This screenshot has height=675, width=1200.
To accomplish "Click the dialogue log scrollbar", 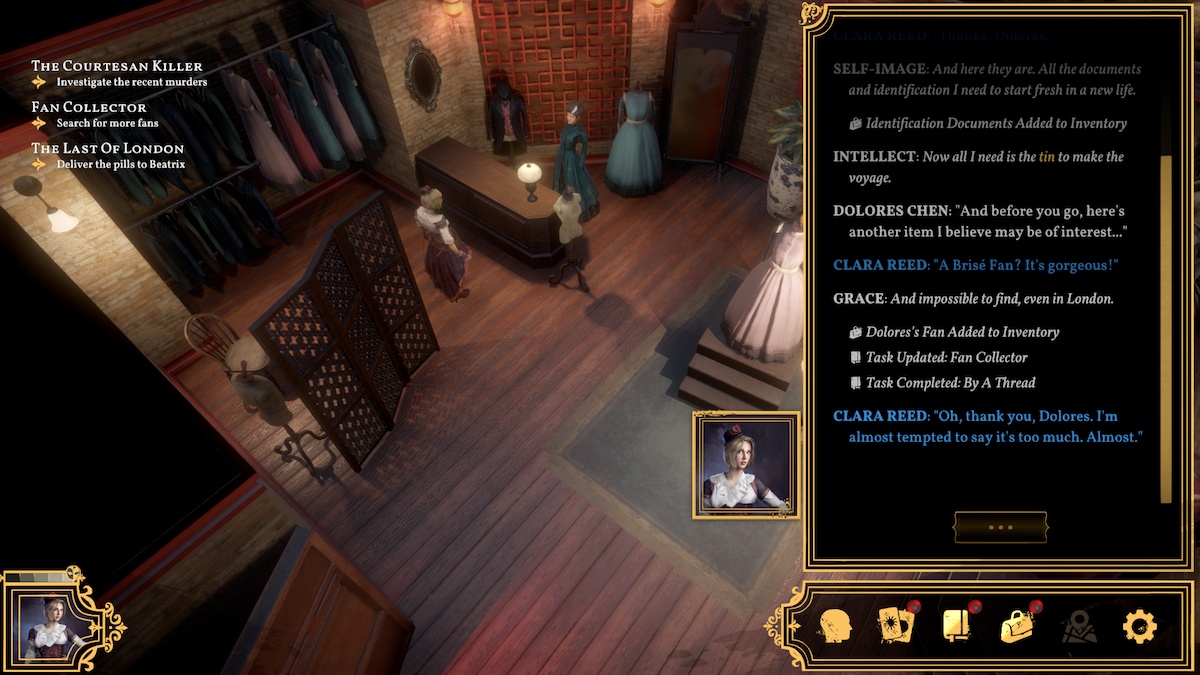I will click(1164, 328).
